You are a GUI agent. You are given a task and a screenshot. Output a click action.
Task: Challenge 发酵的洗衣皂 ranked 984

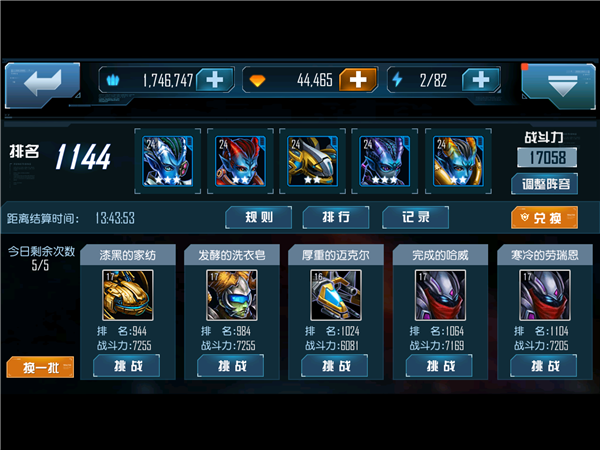click(x=231, y=366)
